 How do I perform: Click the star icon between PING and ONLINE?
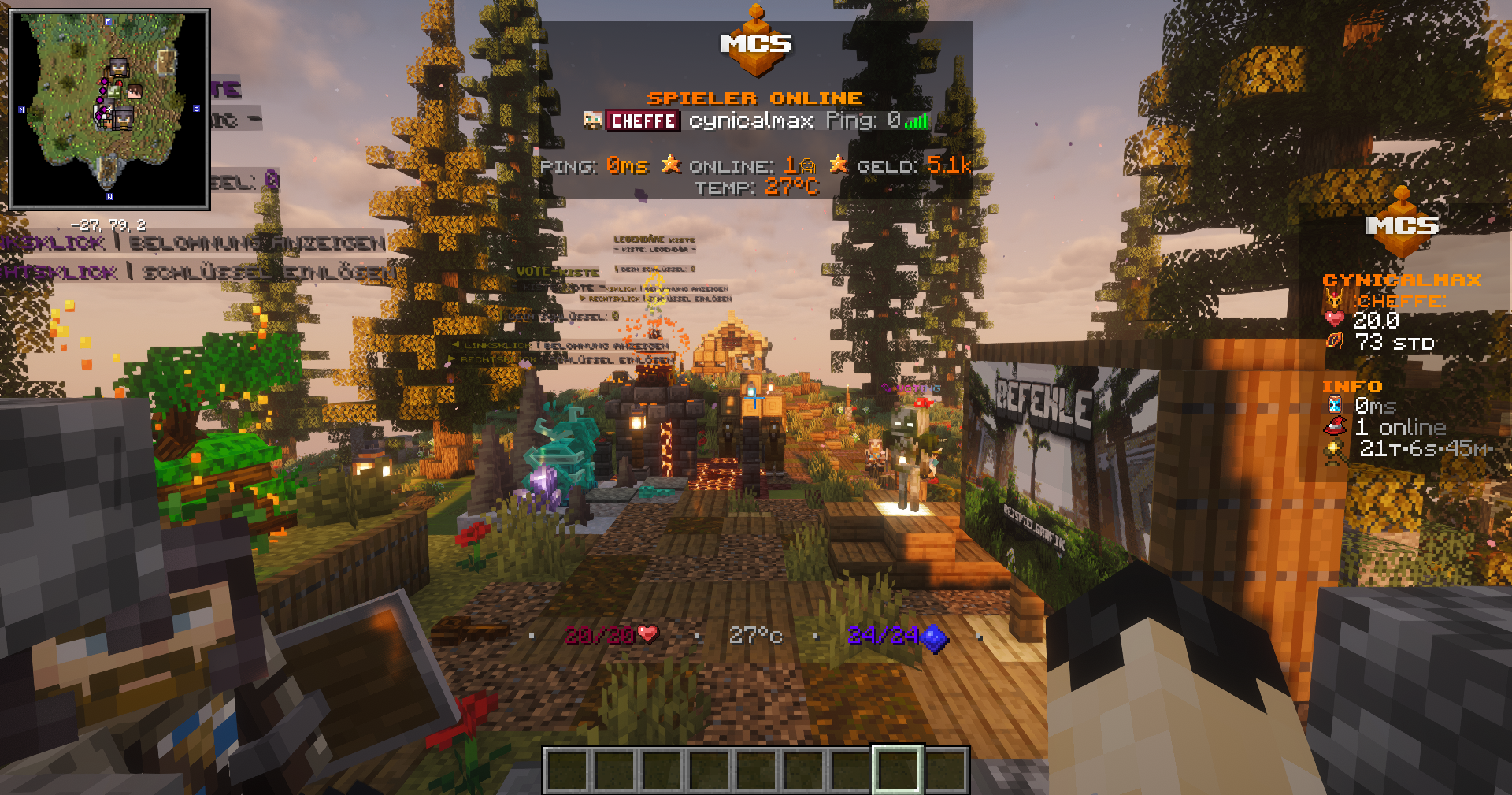[x=671, y=166]
